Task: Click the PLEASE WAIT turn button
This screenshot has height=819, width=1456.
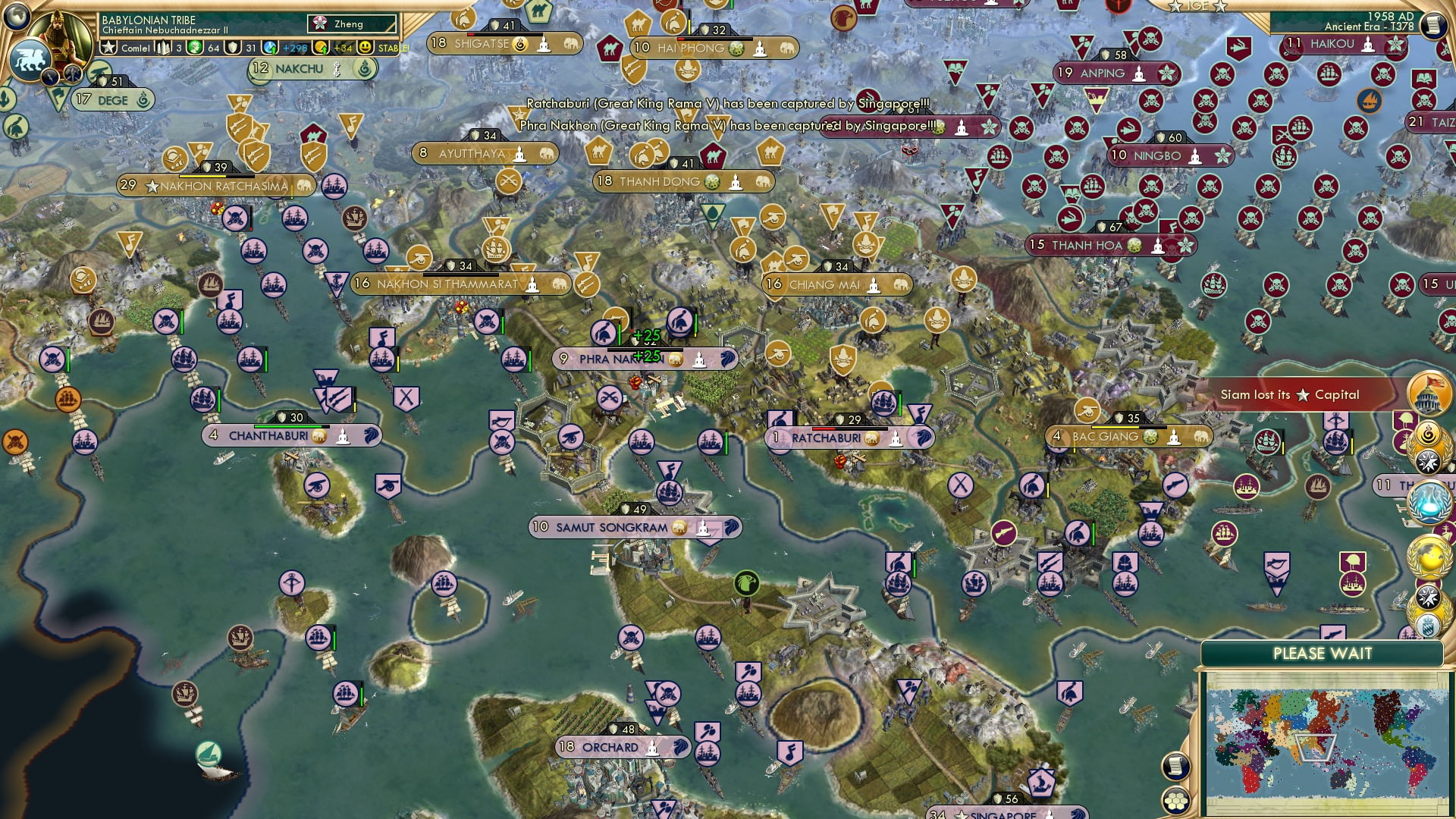Action: click(x=1322, y=654)
